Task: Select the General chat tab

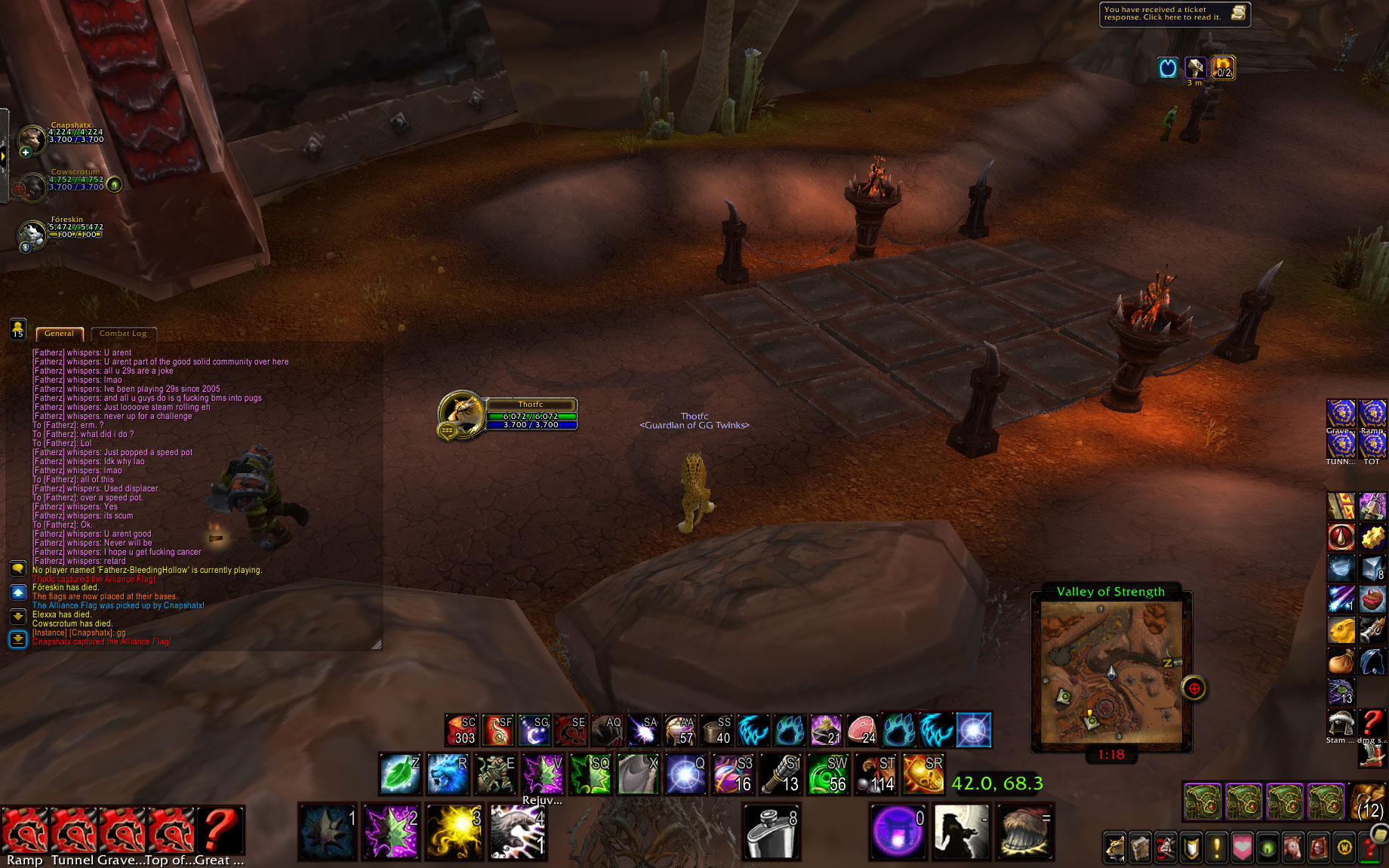Action: coord(59,334)
